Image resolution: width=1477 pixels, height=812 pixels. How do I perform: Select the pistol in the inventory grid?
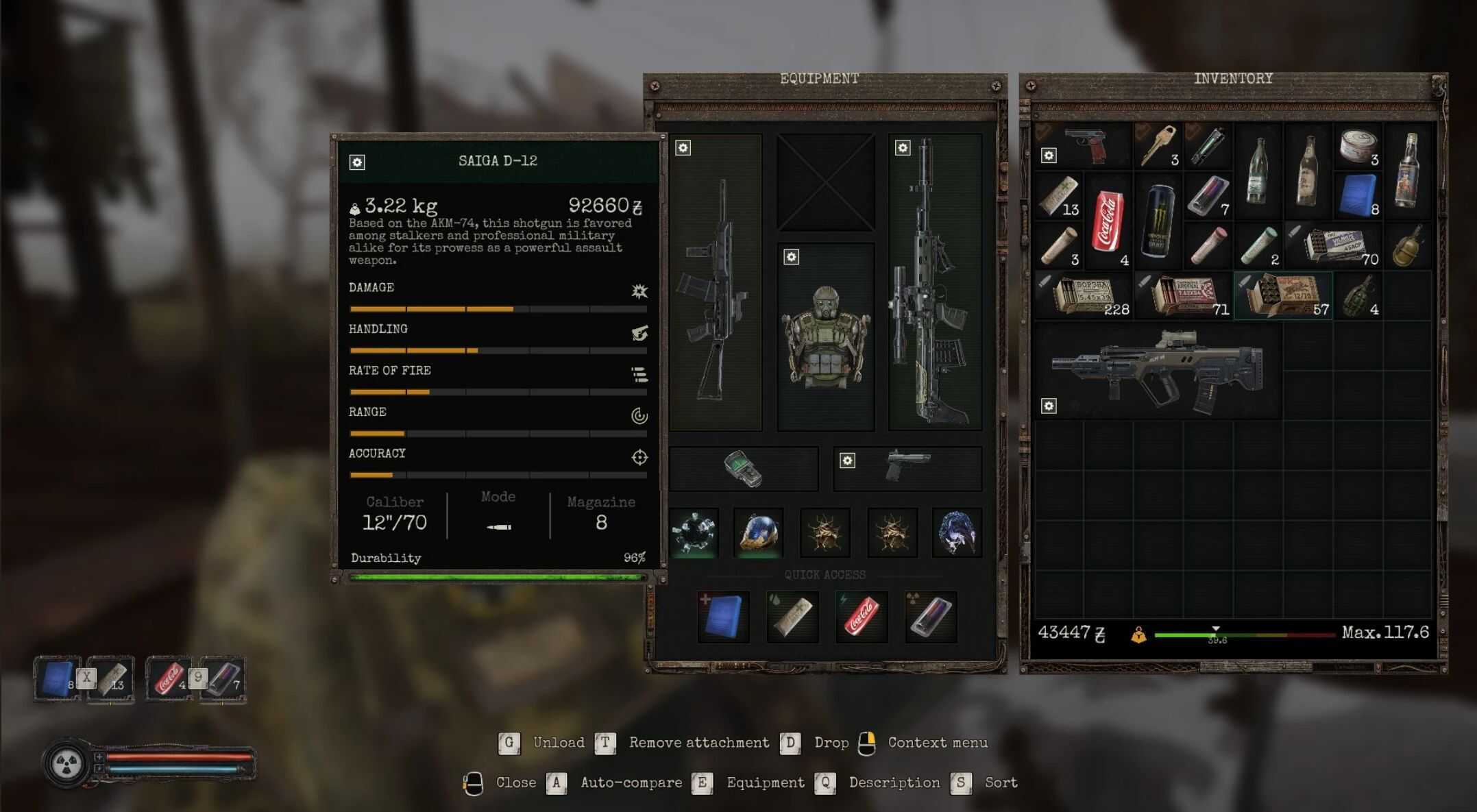pyautogui.click(x=1088, y=145)
